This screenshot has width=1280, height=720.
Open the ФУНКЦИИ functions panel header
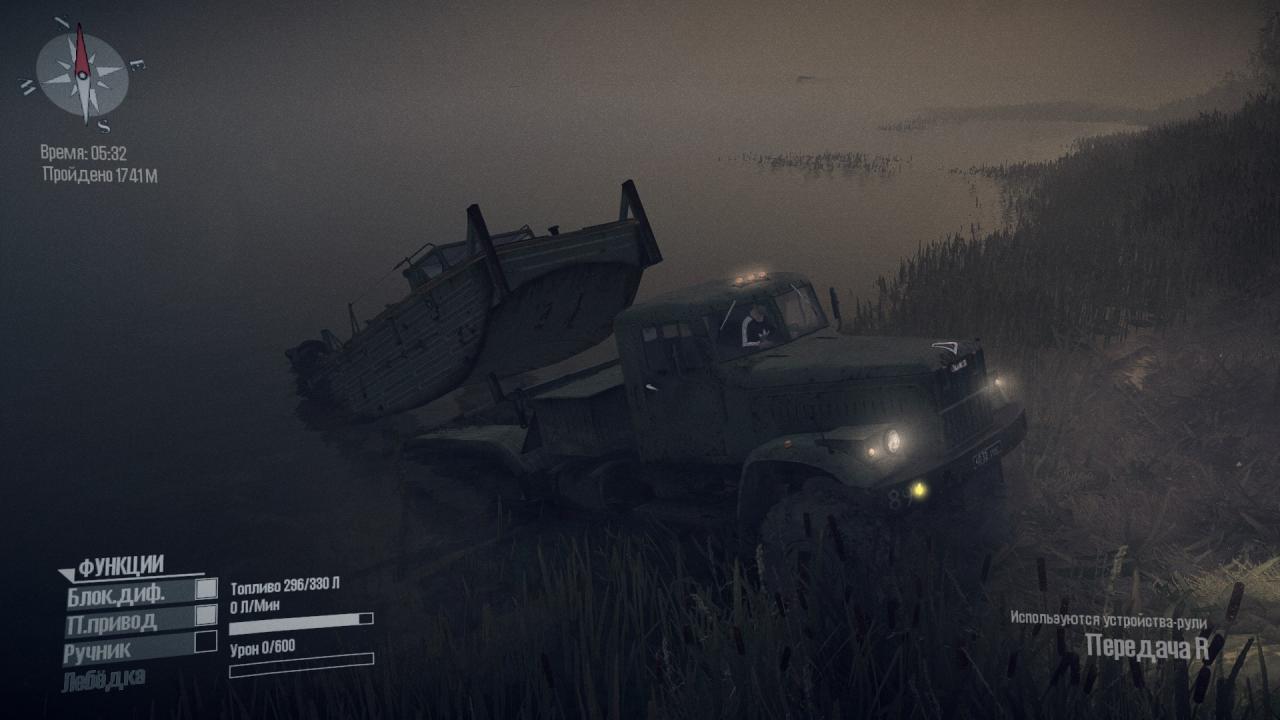tap(120, 567)
